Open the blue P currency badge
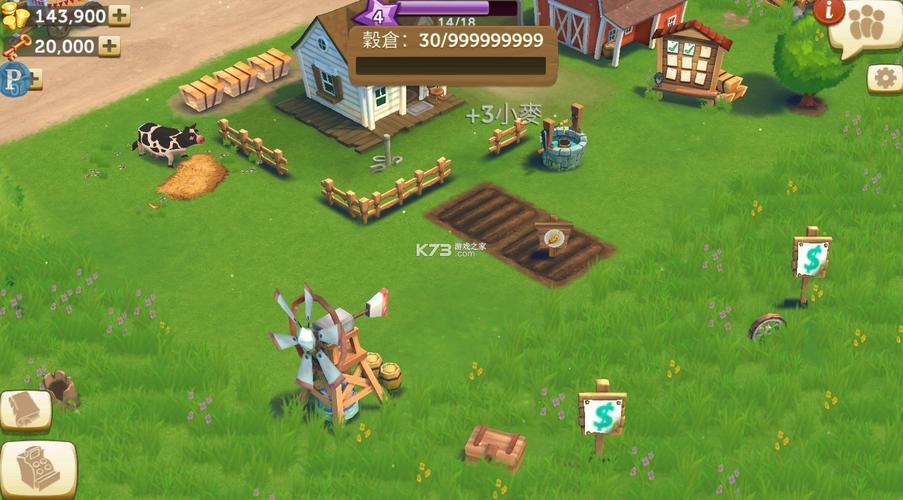The width and height of the screenshot is (903, 500). coord(14,77)
